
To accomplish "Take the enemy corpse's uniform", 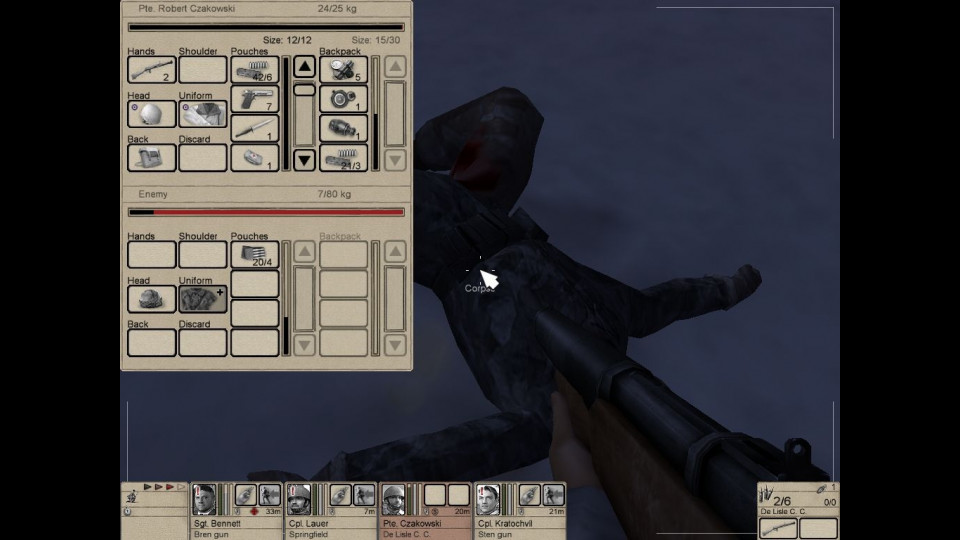I will pyautogui.click(x=203, y=298).
